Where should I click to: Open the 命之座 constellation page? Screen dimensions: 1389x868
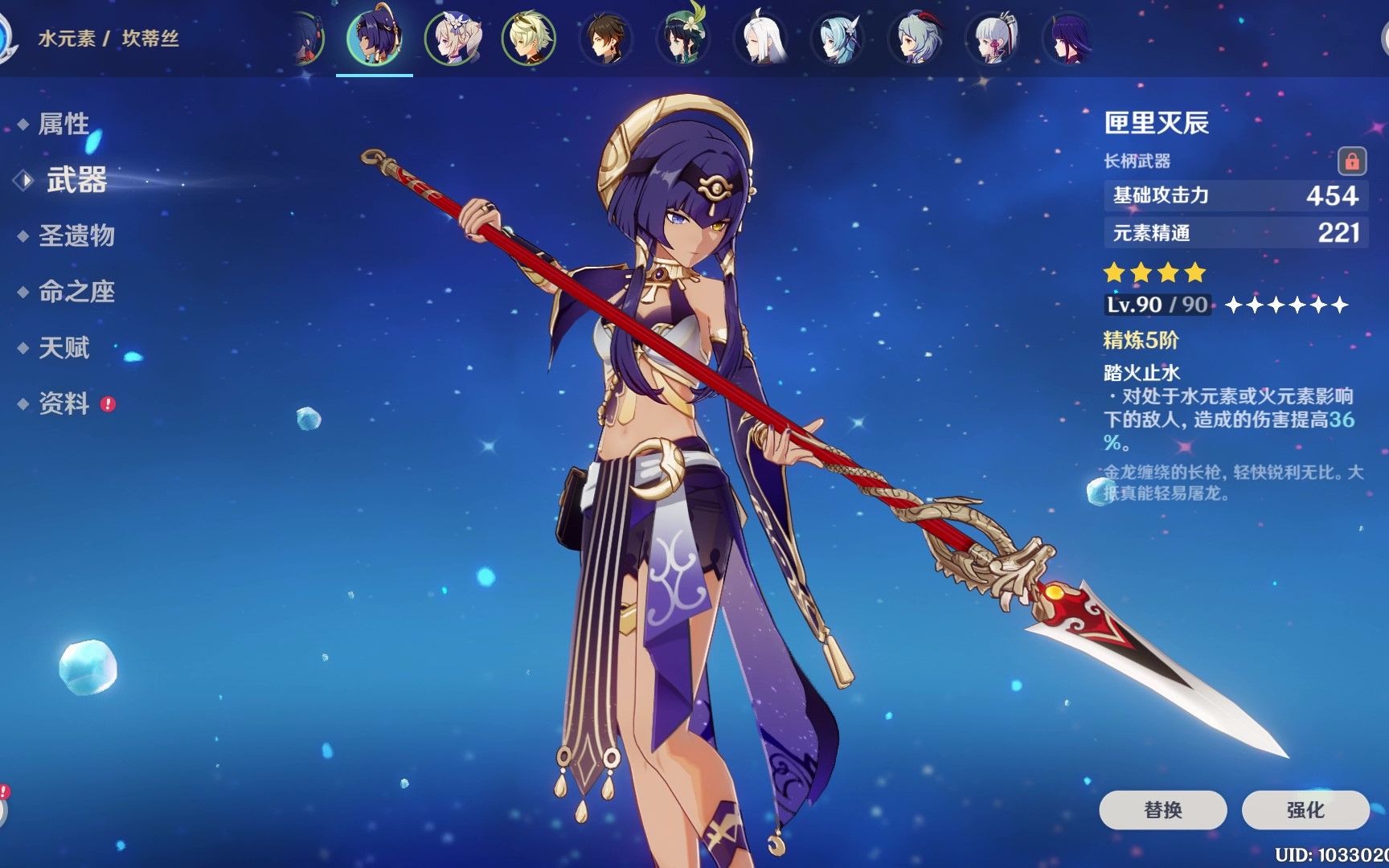(x=76, y=292)
